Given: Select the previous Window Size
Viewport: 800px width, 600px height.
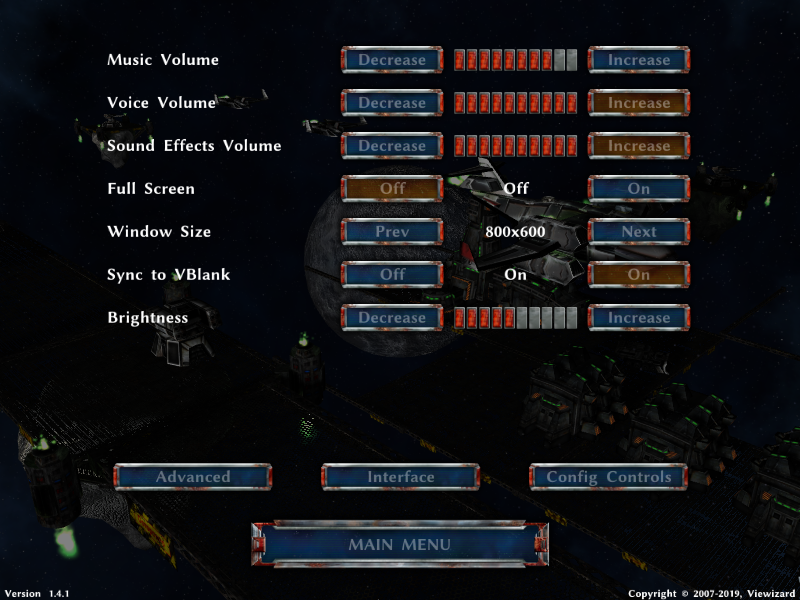Looking at the screenshot, I should pos(392,232).
